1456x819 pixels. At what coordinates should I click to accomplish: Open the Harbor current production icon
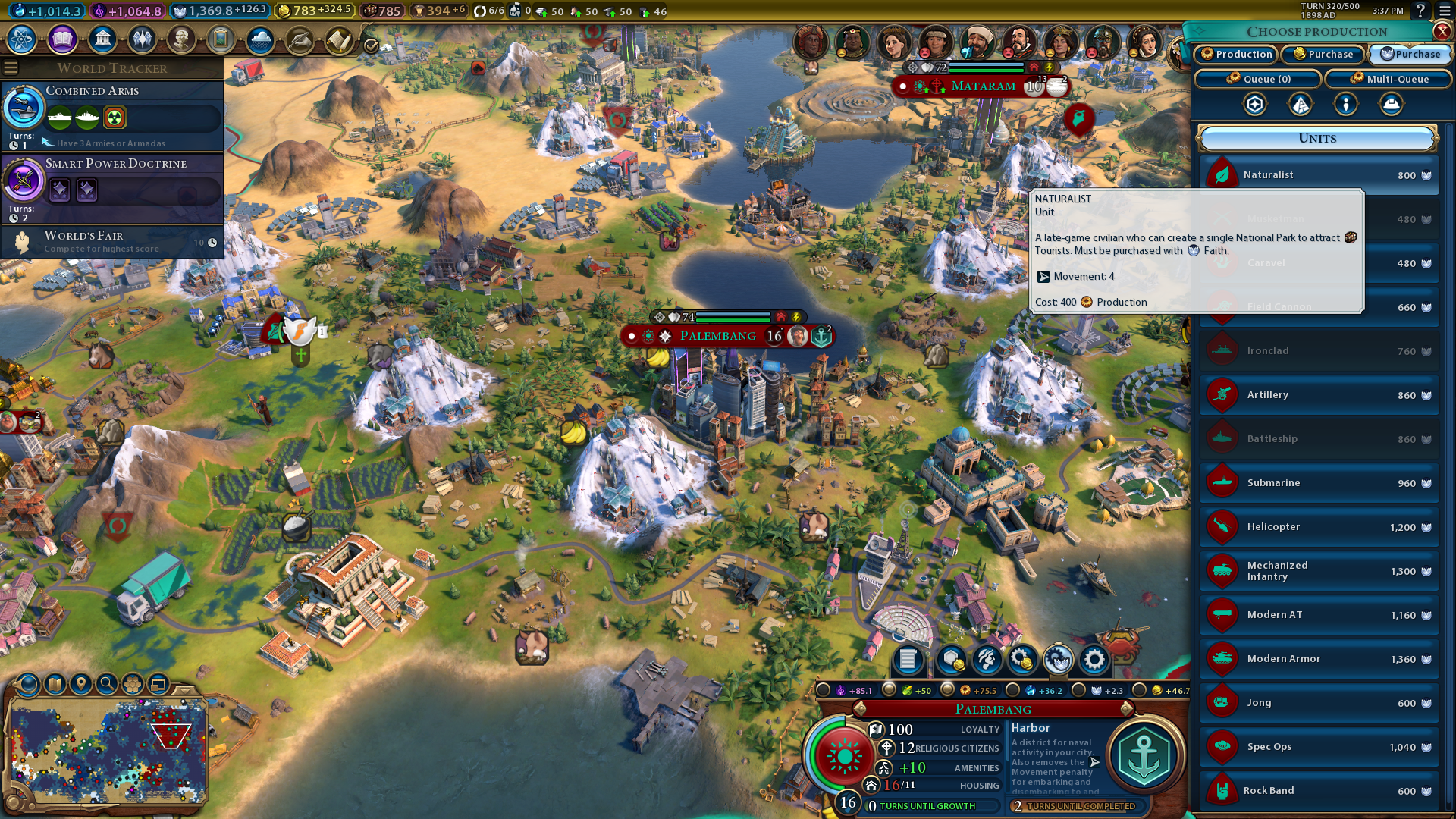[1144, 756]
